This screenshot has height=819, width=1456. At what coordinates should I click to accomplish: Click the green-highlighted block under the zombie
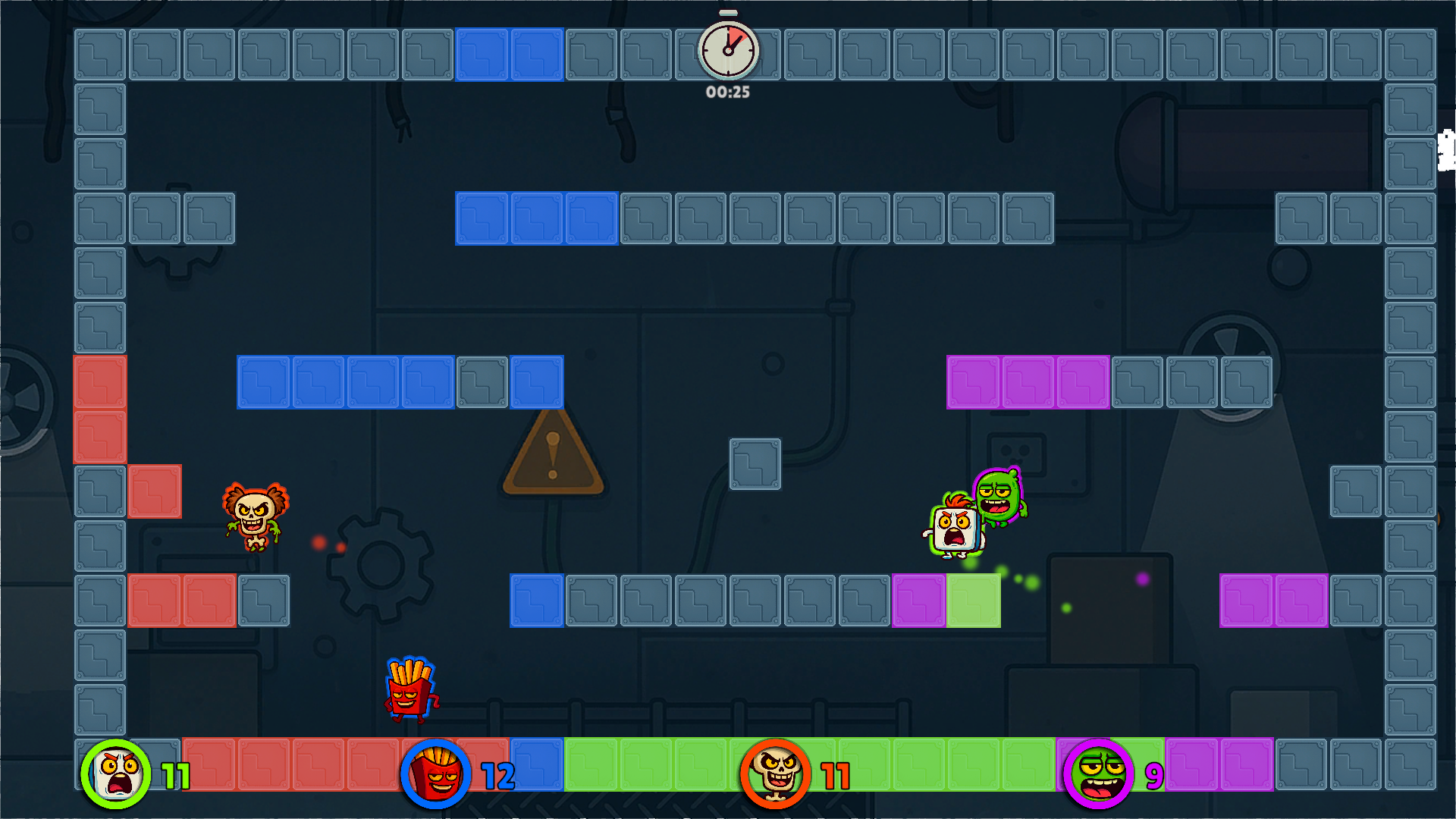coord(973,601)
